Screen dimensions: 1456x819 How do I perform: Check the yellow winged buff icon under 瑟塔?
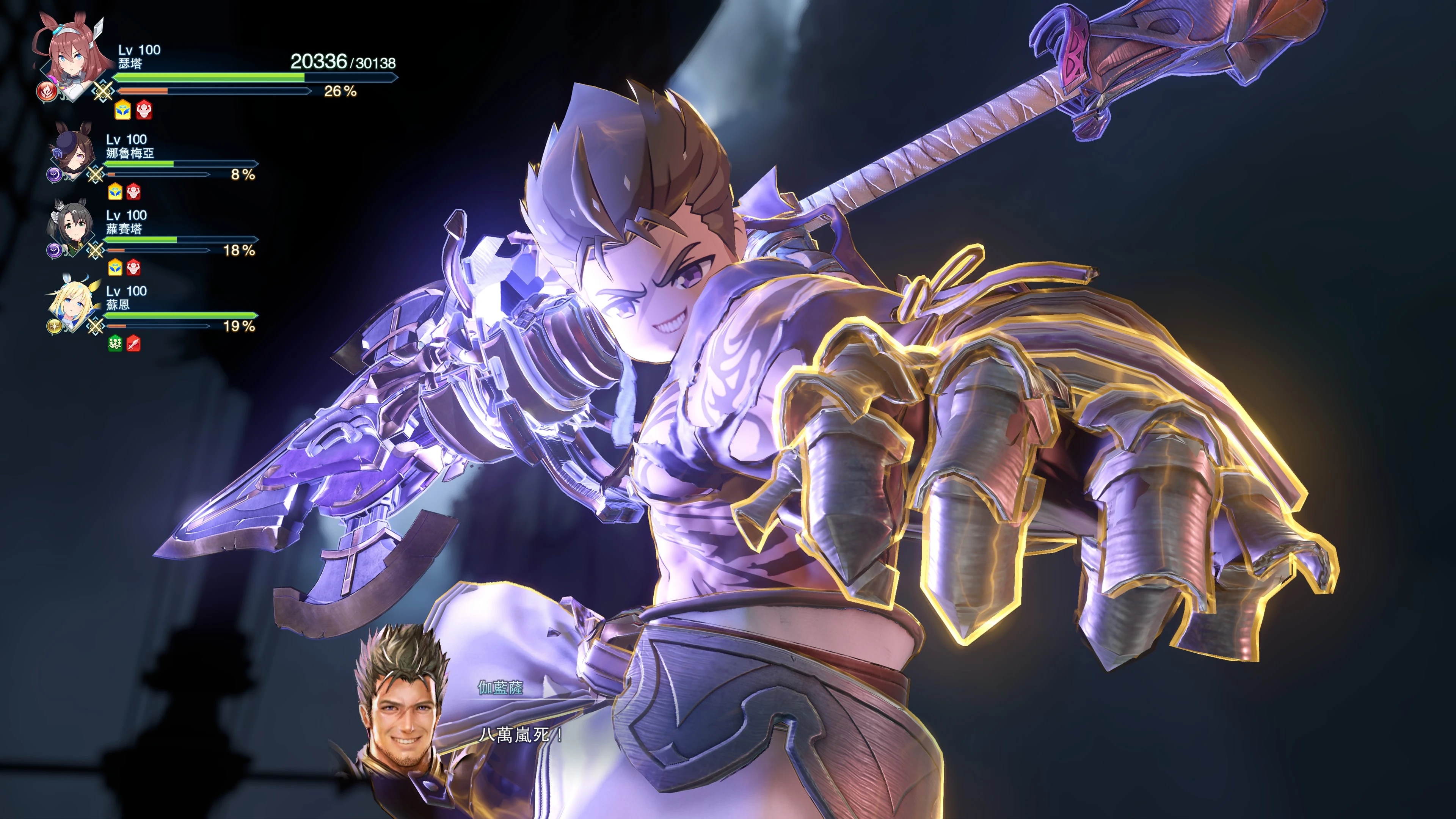122,110
